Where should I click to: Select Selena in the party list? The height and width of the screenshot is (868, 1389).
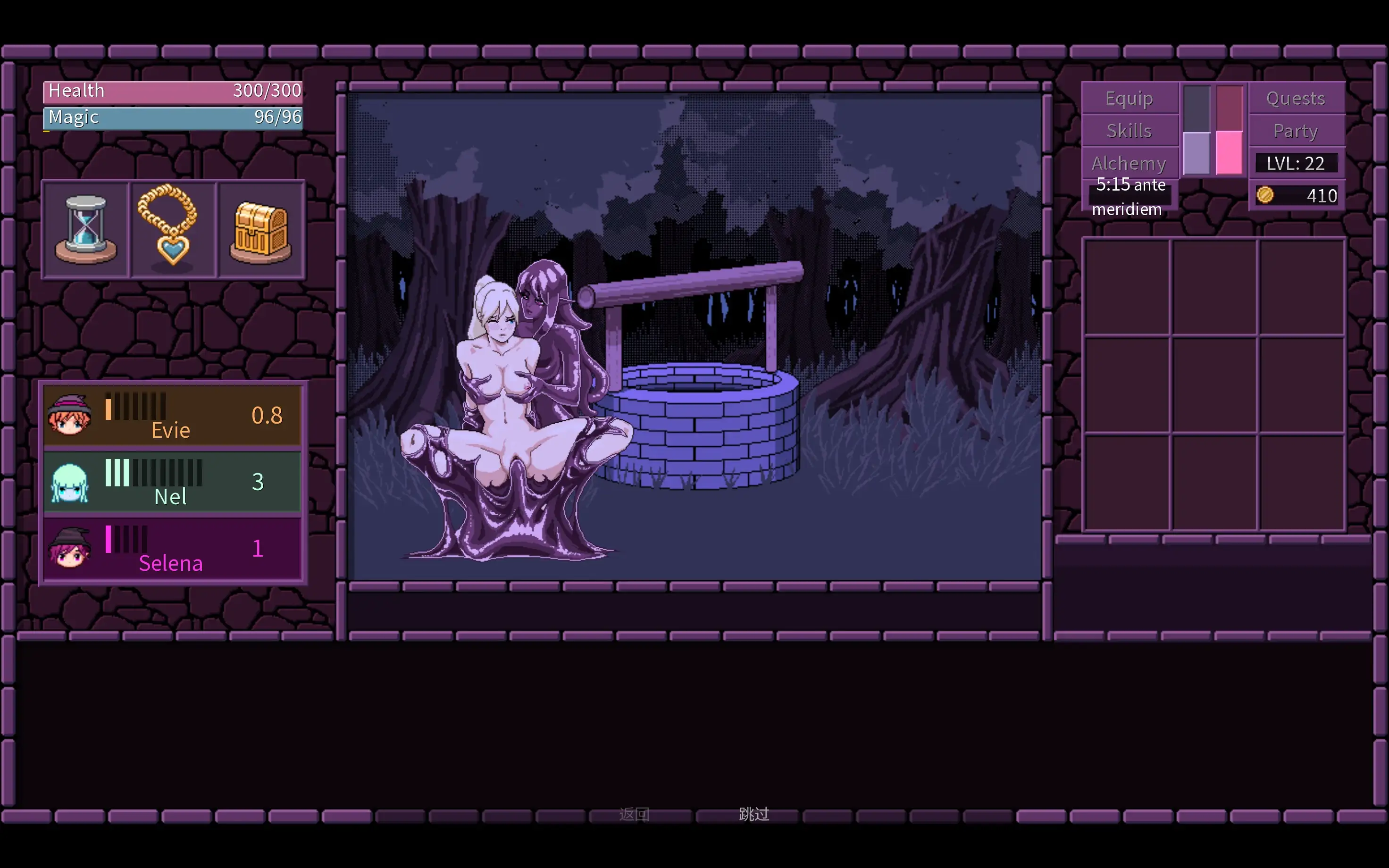tap(172, 549)
